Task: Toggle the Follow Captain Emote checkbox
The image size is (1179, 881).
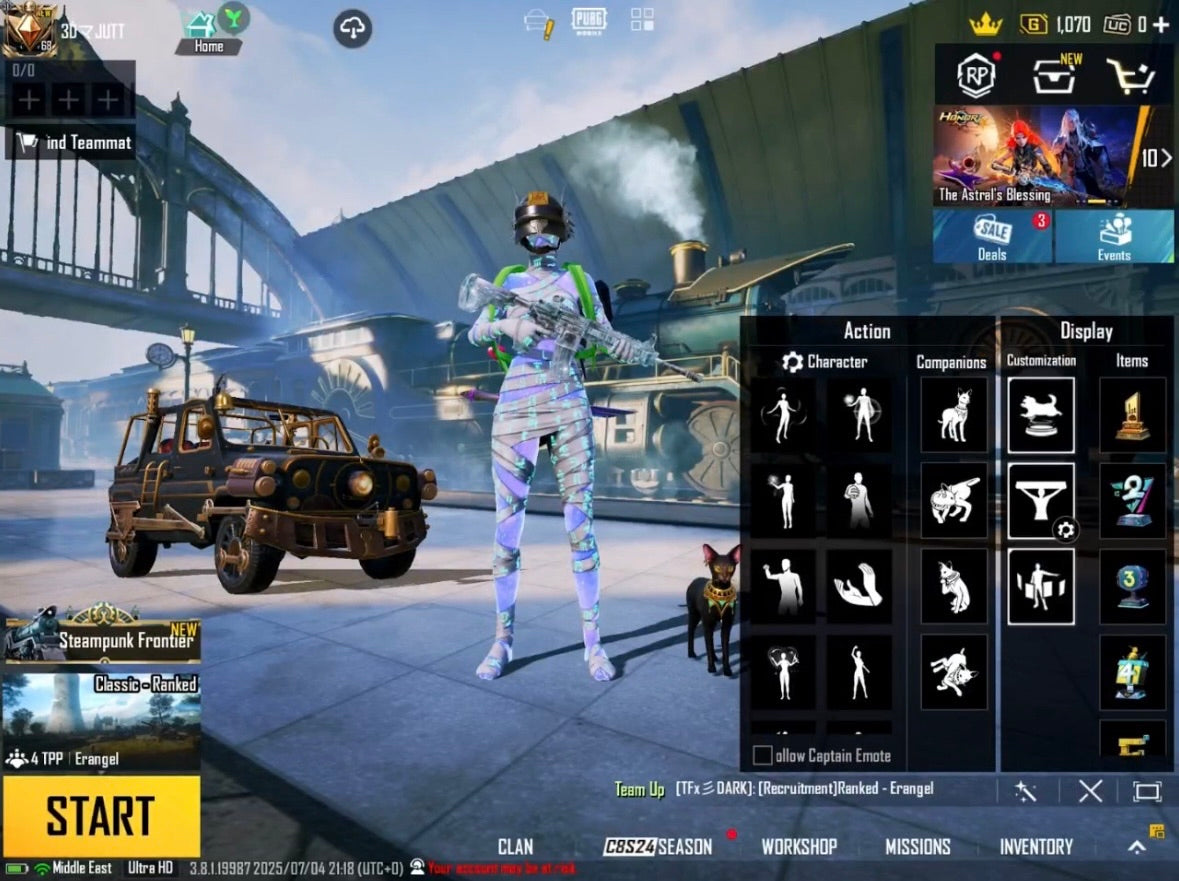Action: tap(763, 756)
